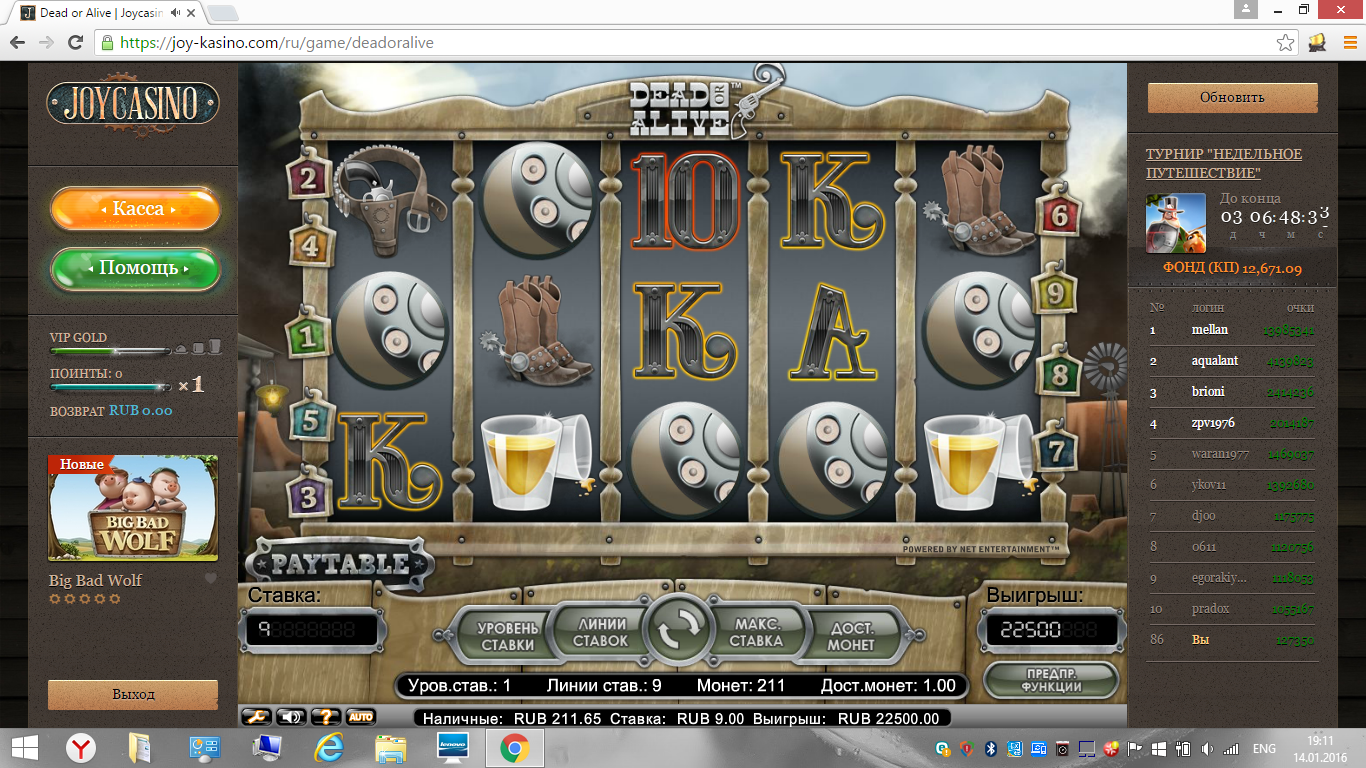Open the cashier with the orange Касса button
The height and width of the screenshot is (768, 1366).
coord(136,209)
